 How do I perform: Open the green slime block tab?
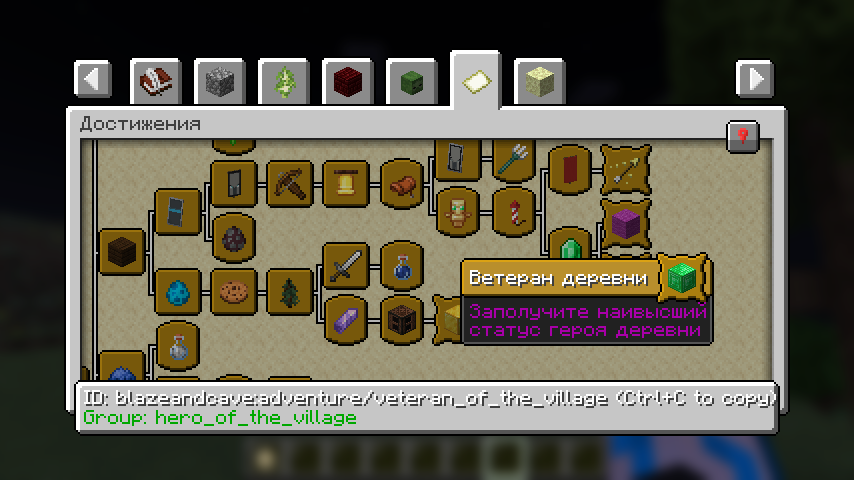point(412,81)
